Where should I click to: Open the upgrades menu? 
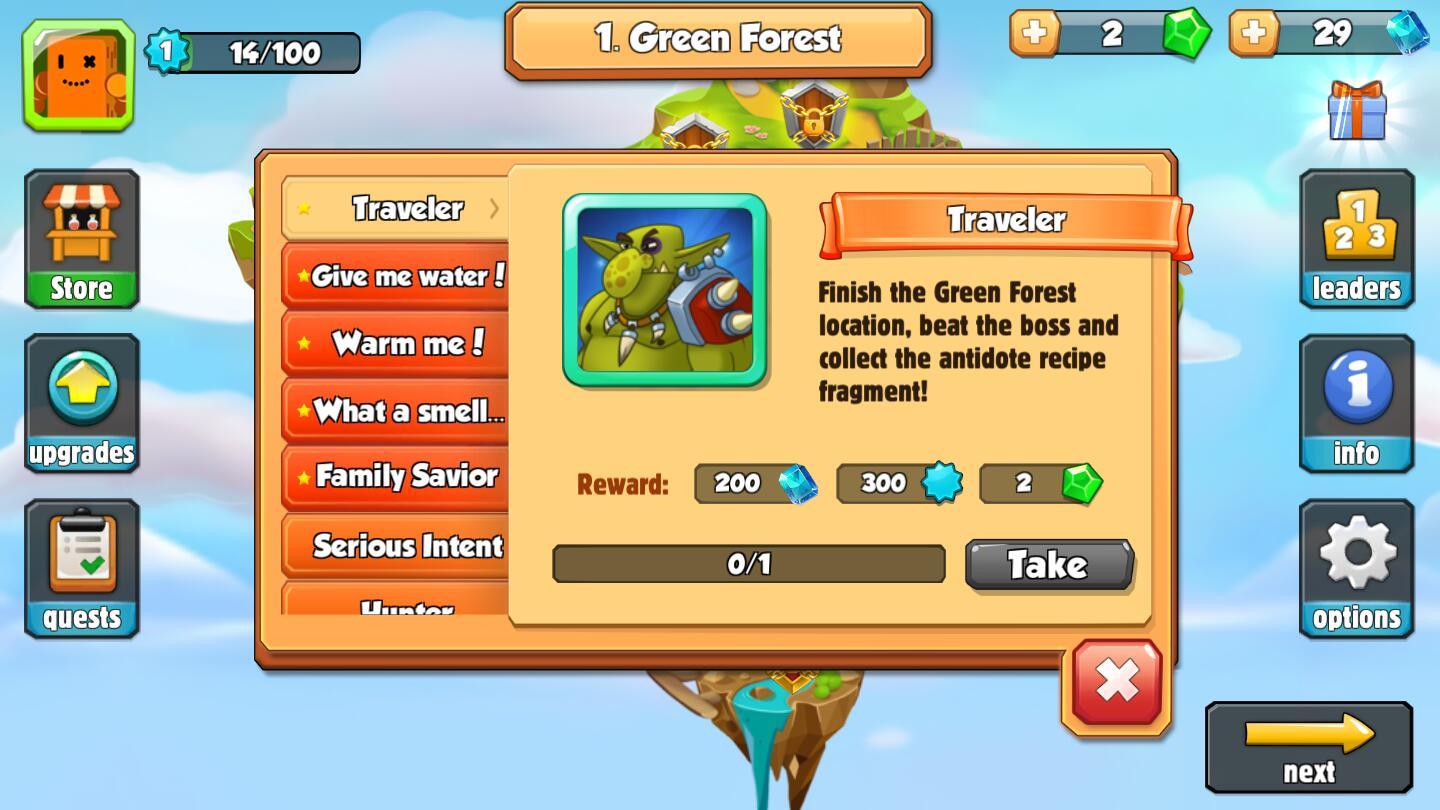[82, 404]
